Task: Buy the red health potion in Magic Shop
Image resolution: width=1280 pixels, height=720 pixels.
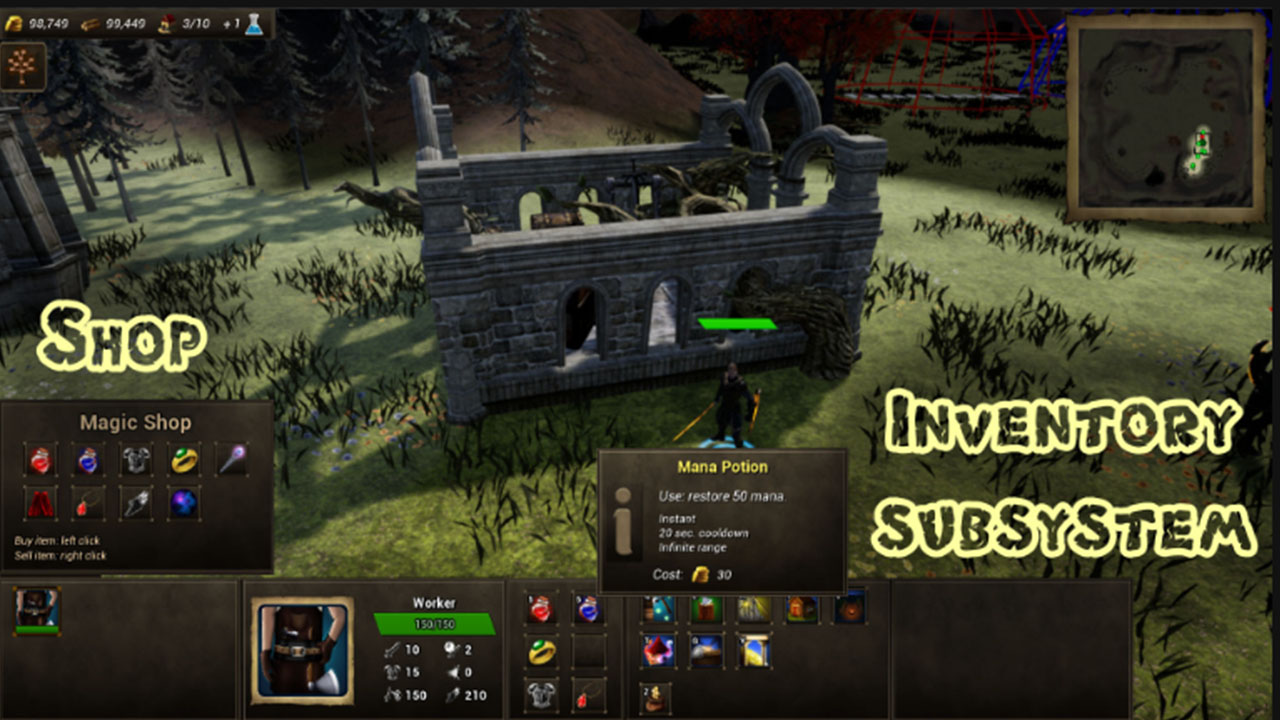Action: 40,459
